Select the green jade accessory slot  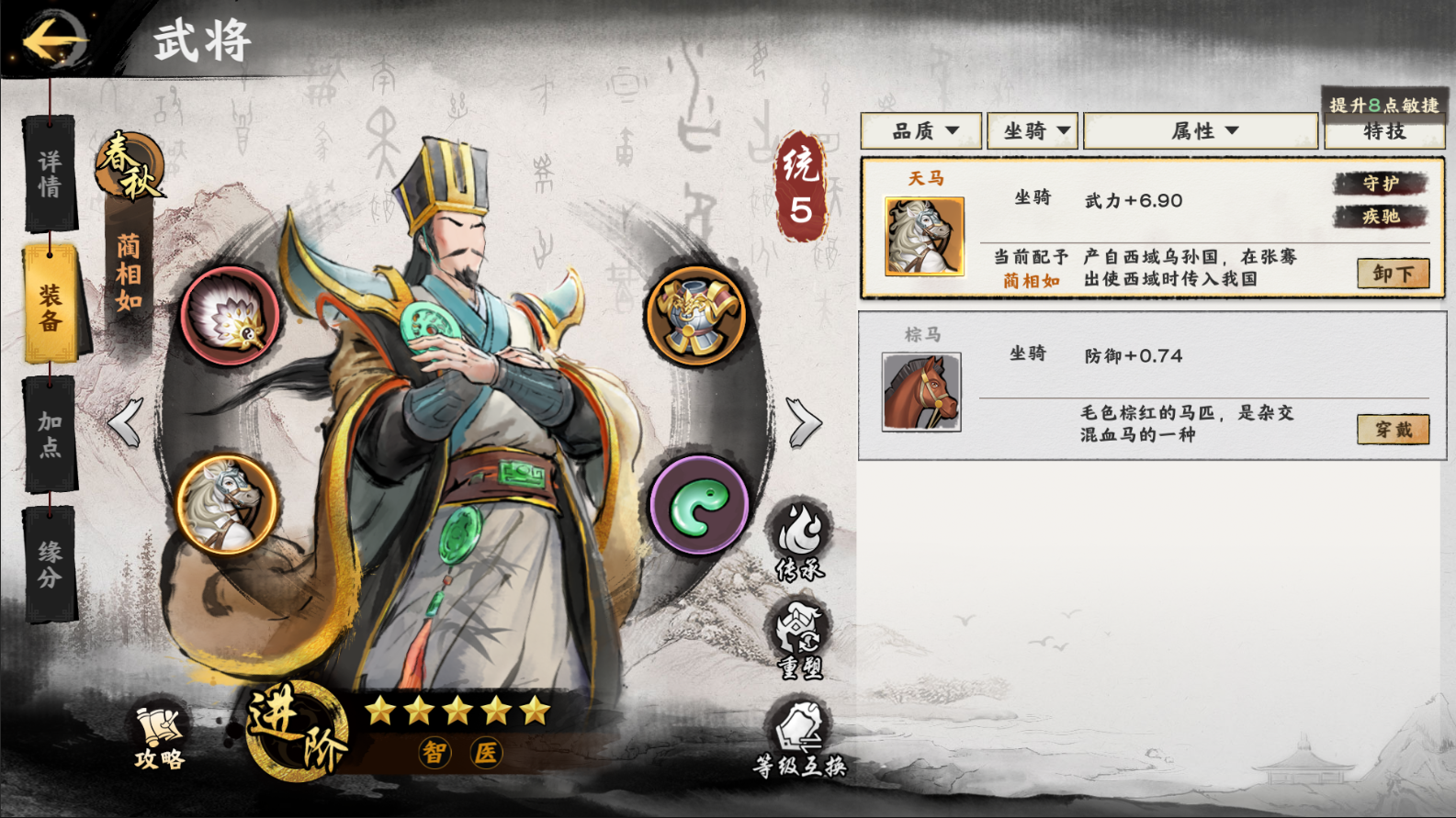click(x=698, y=505)
